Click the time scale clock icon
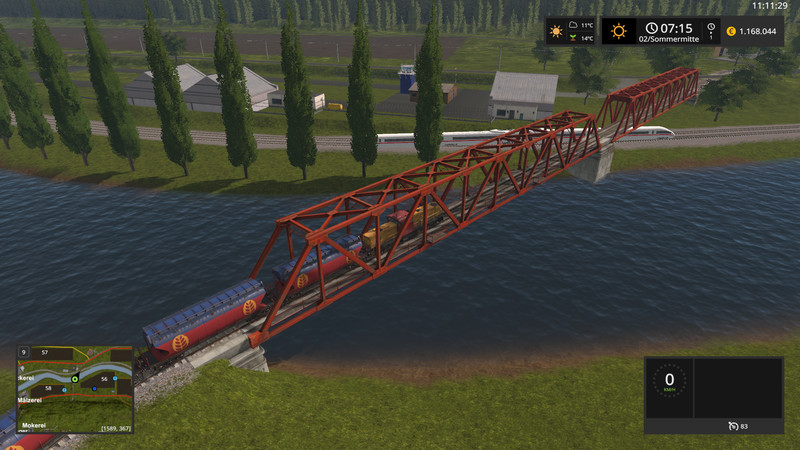Screen dimensions: 800x450 (x=711, y=28)
